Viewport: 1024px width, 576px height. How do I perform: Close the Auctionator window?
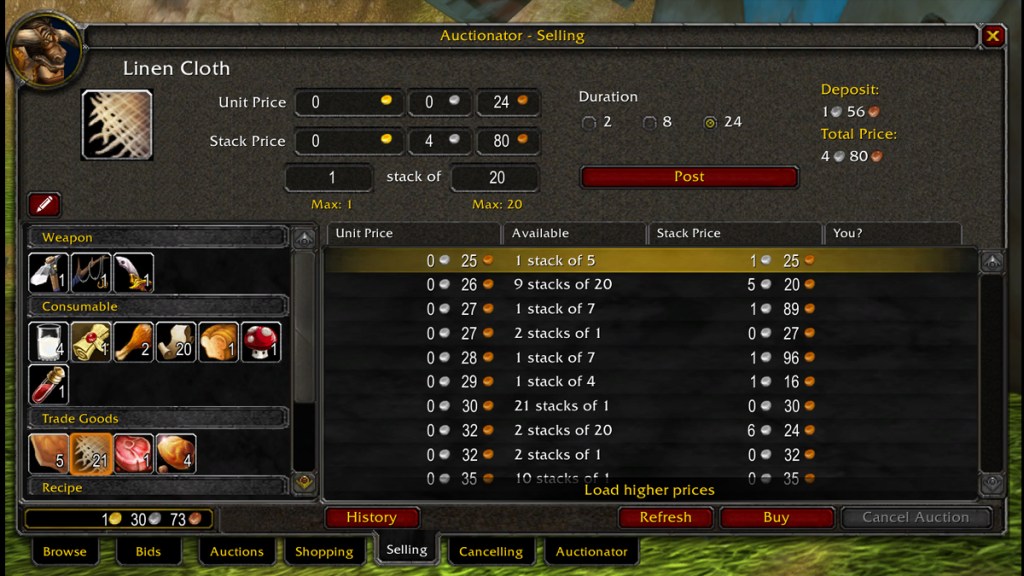(992, 36)
